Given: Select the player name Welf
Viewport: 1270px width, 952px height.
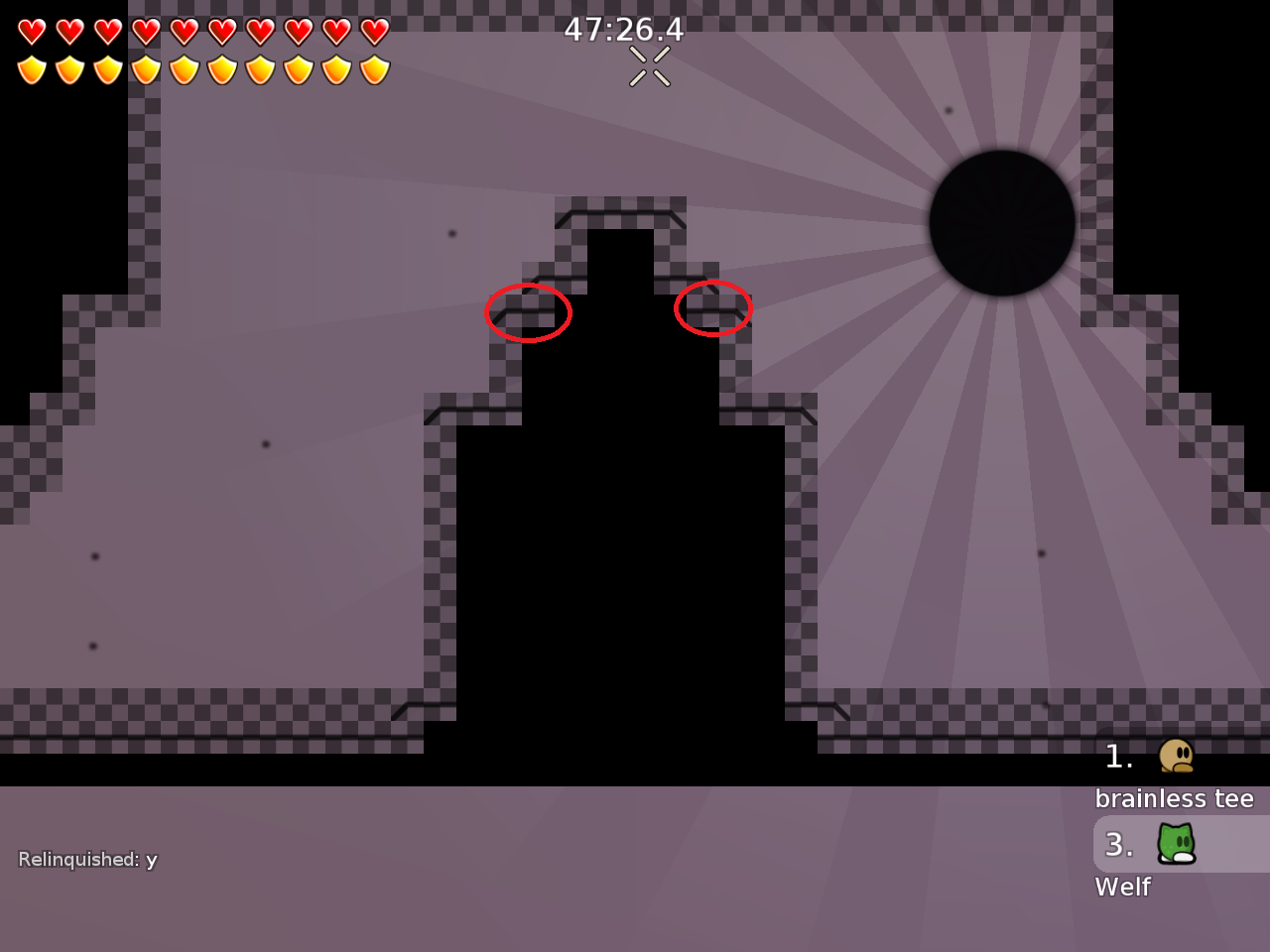Looking at the screenshot, I should [x=1122, y=888].
